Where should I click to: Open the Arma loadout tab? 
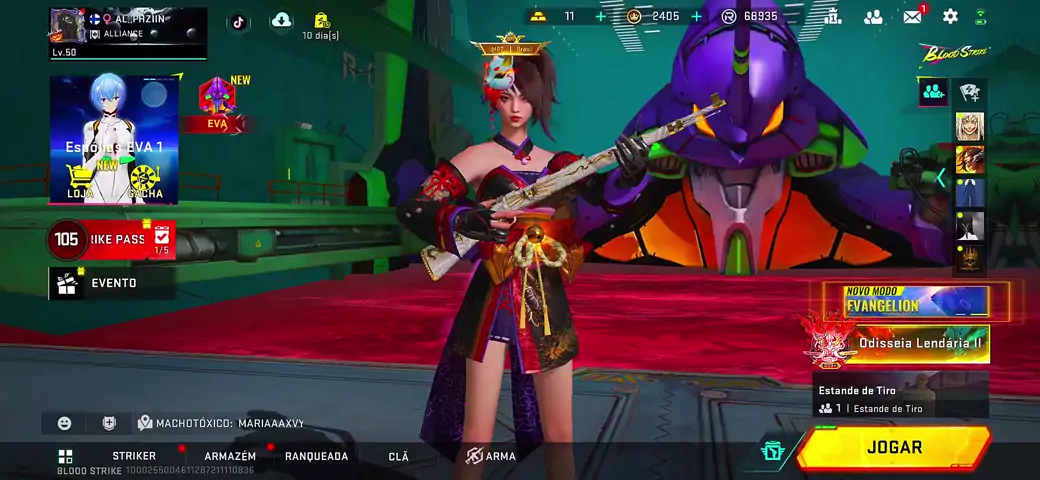[491, 456]
